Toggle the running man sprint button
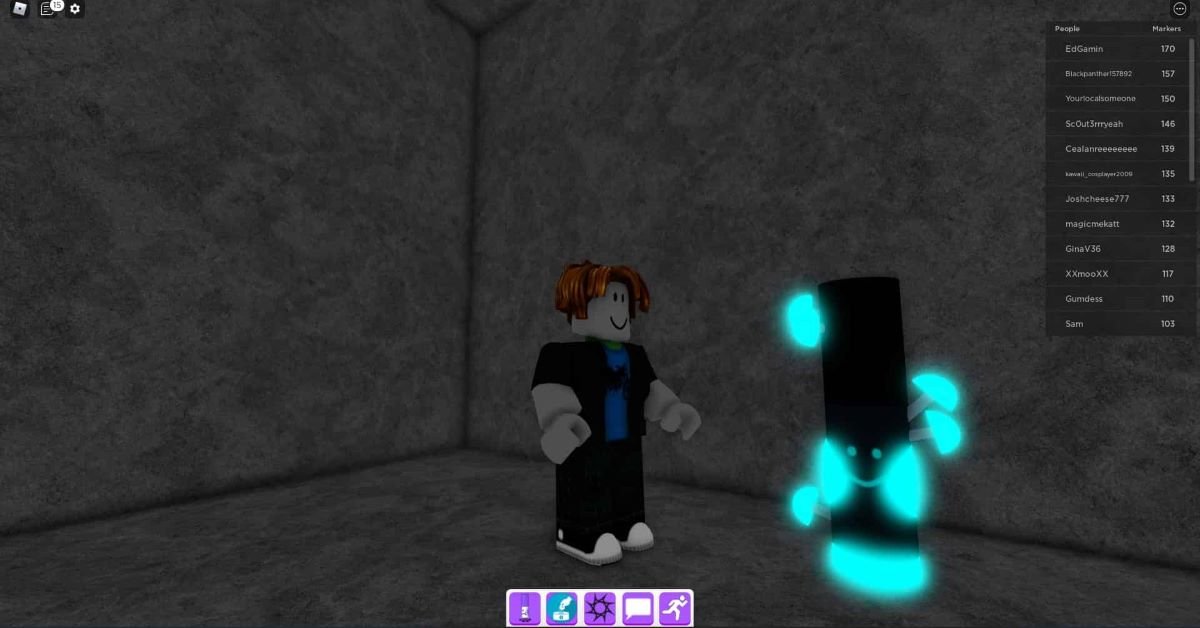The width and height of the screenshot is (1200, 628). [675, 607]
